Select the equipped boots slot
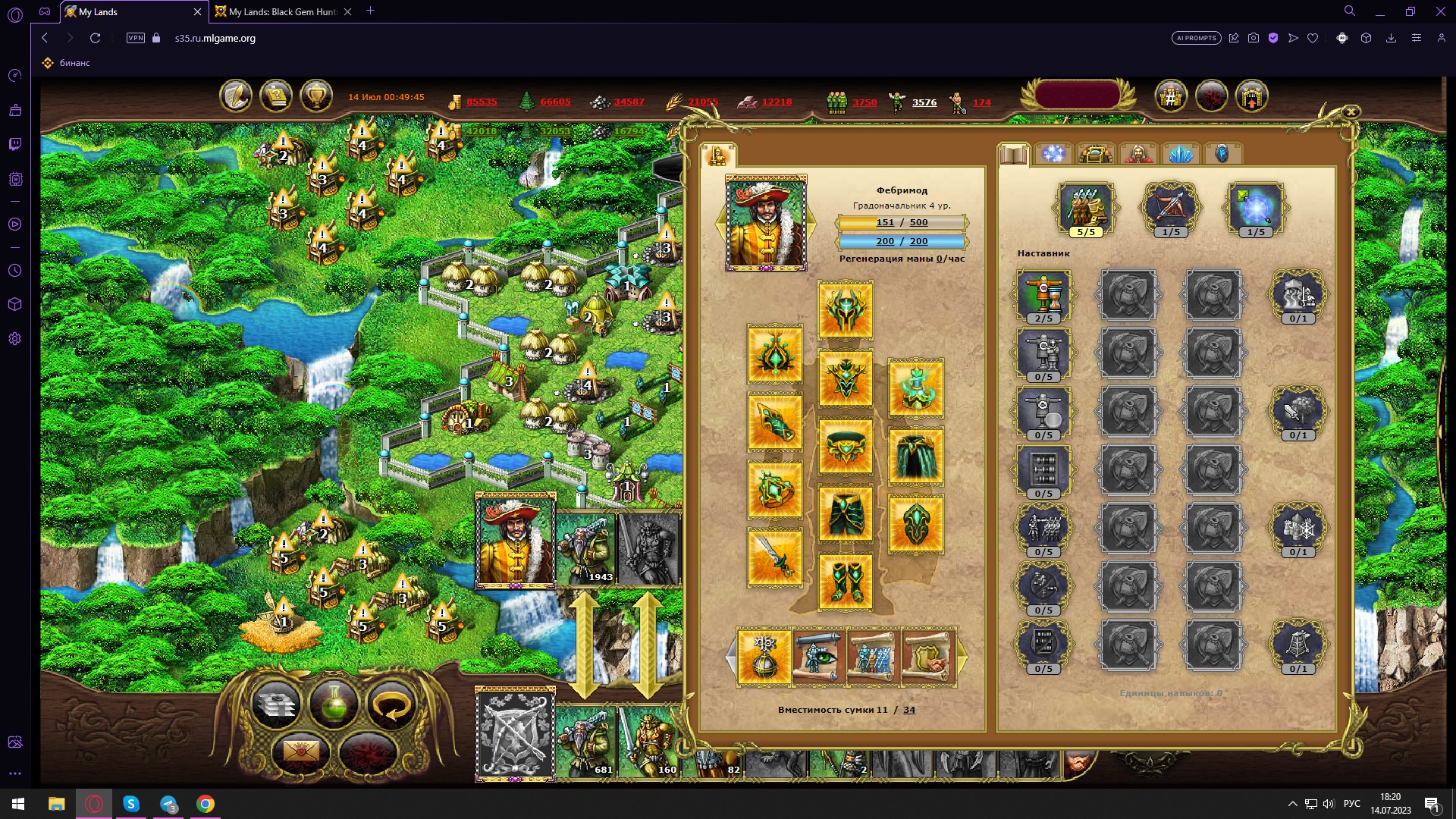Viewport: 1456px width, 819px height. point(846,582)
